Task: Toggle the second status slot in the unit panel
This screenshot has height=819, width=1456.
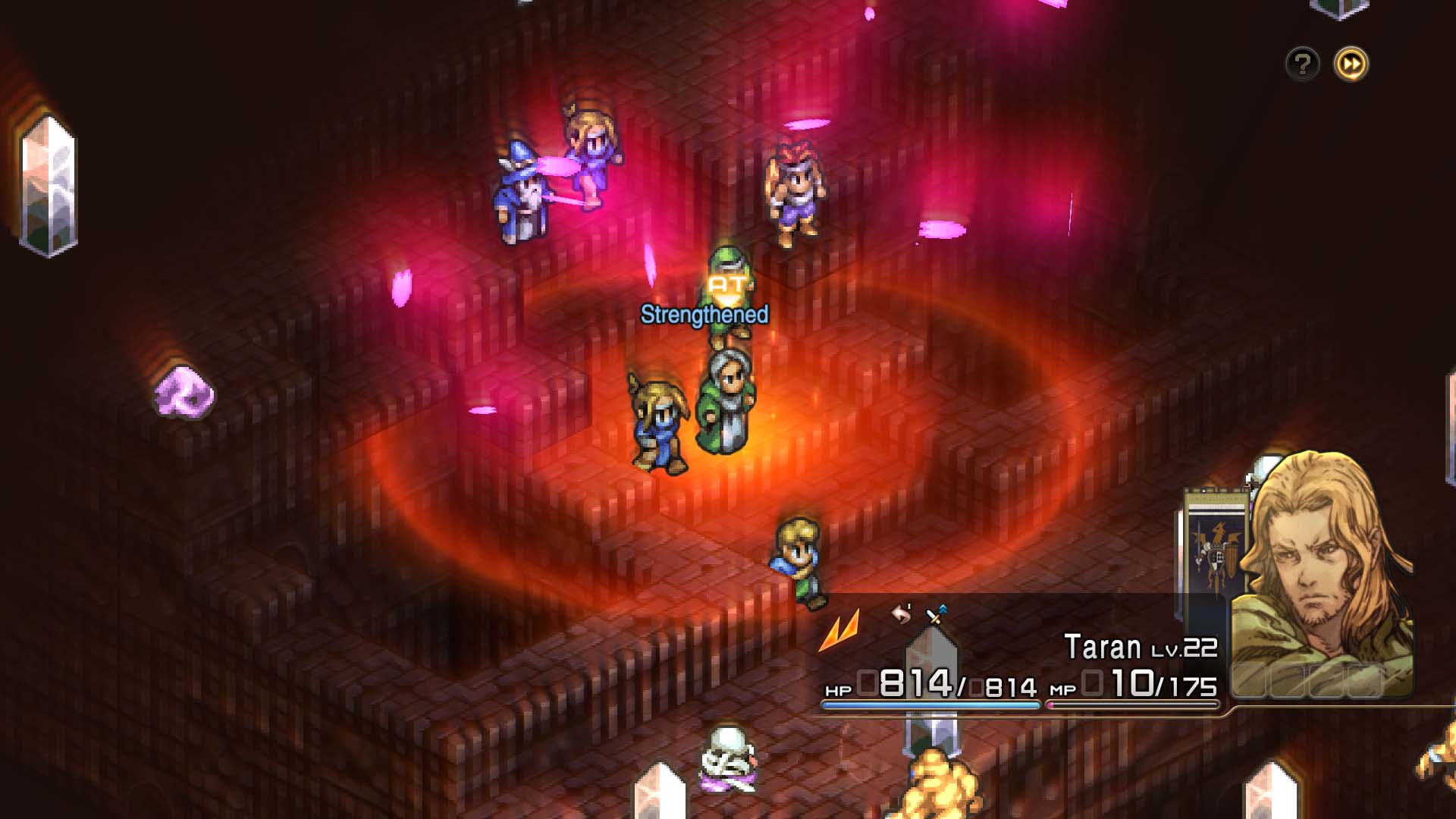Action: 1288,681
